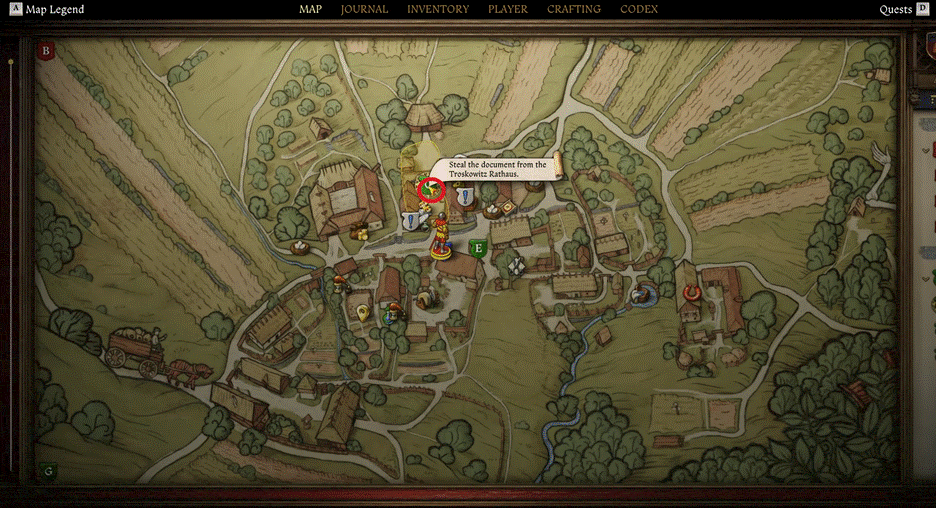
Task: Open the Inventory tab
Action: point(438,9)
